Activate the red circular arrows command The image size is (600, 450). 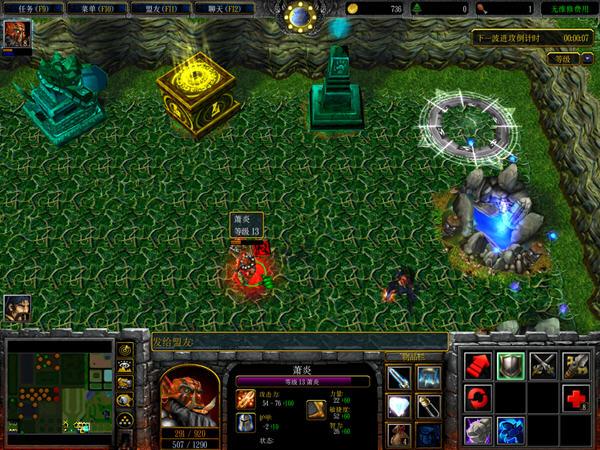tap(478, 399)
